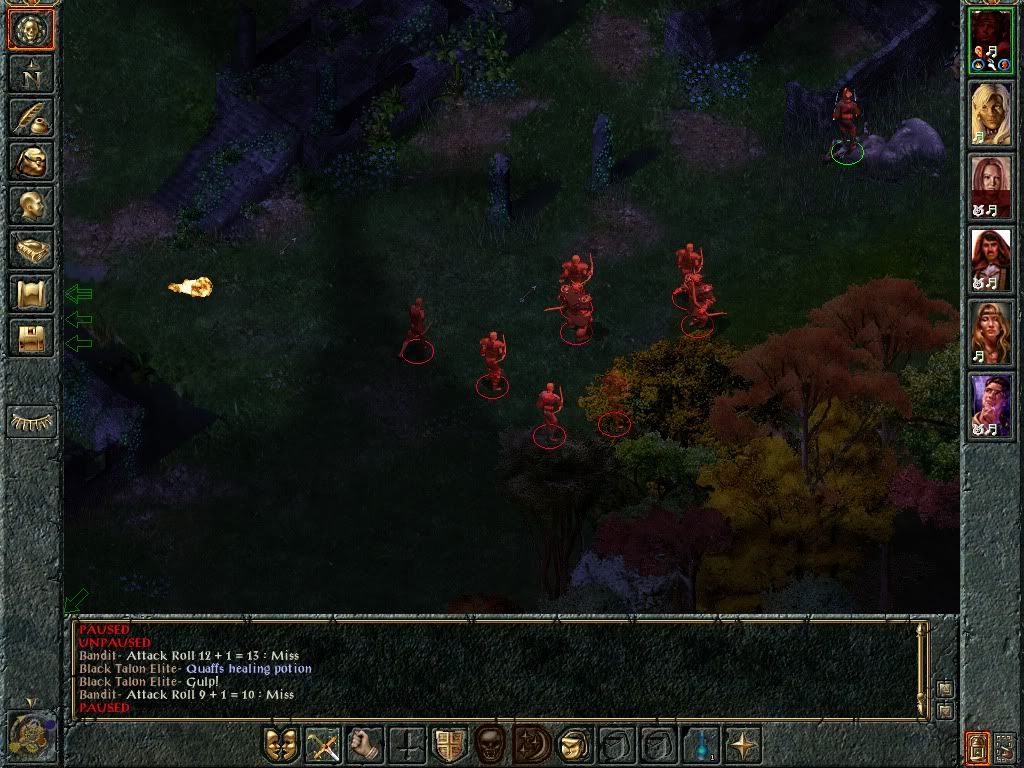
Task: Open the mage spellbook button
Action: point(31,249)
